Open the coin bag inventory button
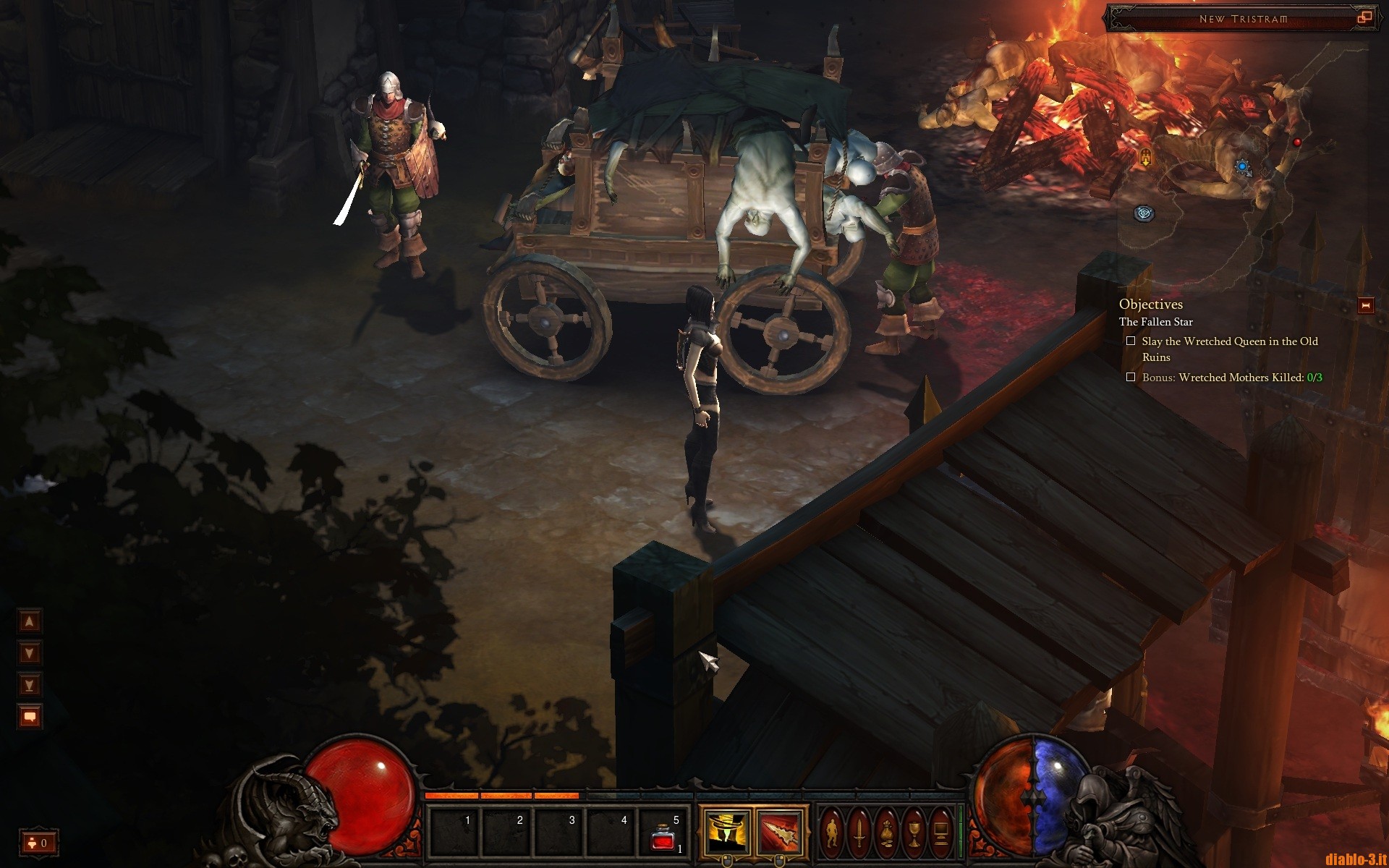The image size is (1389, 868). coord(887,832)
